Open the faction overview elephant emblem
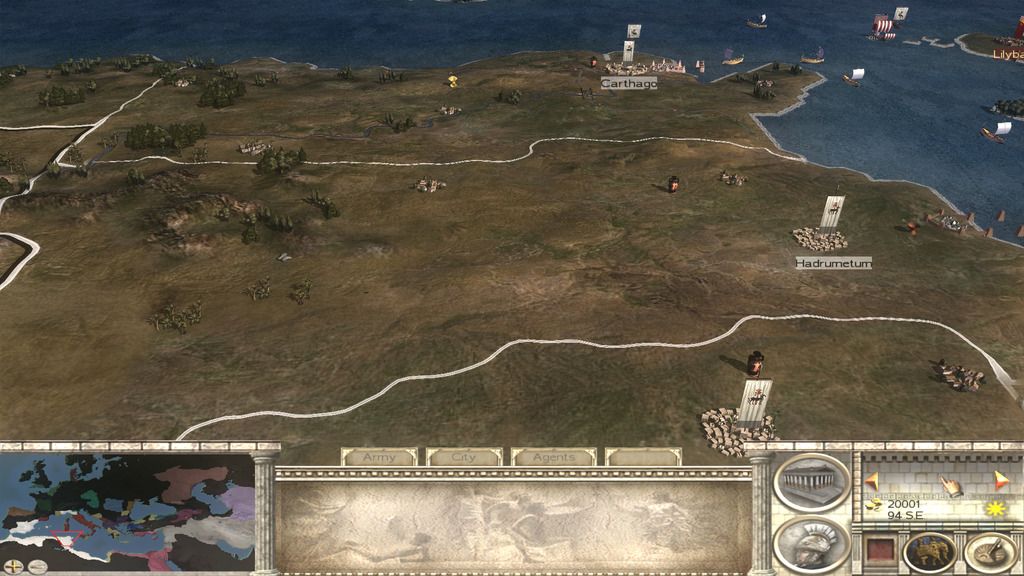Viewport: 1024px width, 576px height. click(929, 552)
